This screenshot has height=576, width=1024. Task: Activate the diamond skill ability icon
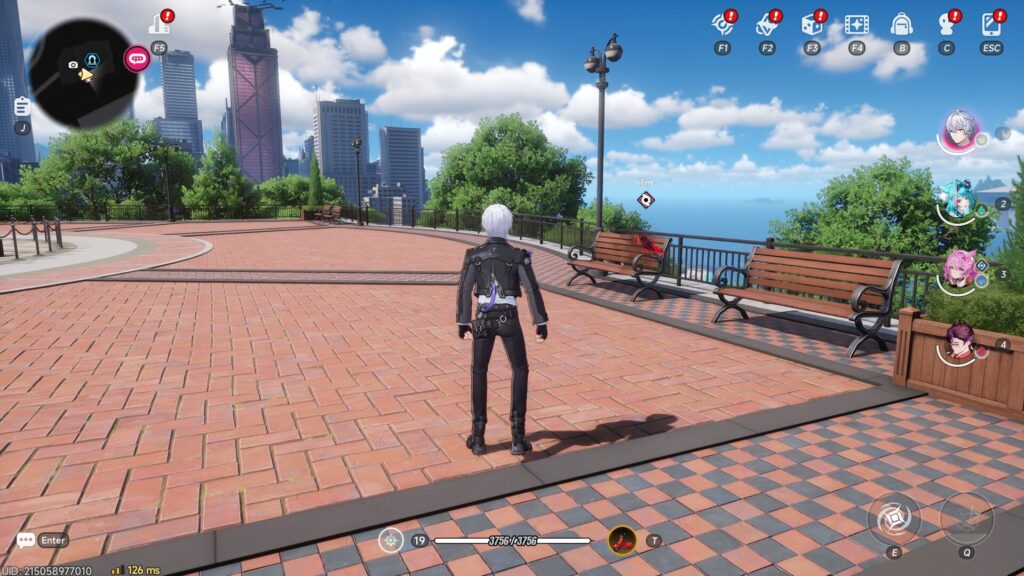click(x=893, y=518)
